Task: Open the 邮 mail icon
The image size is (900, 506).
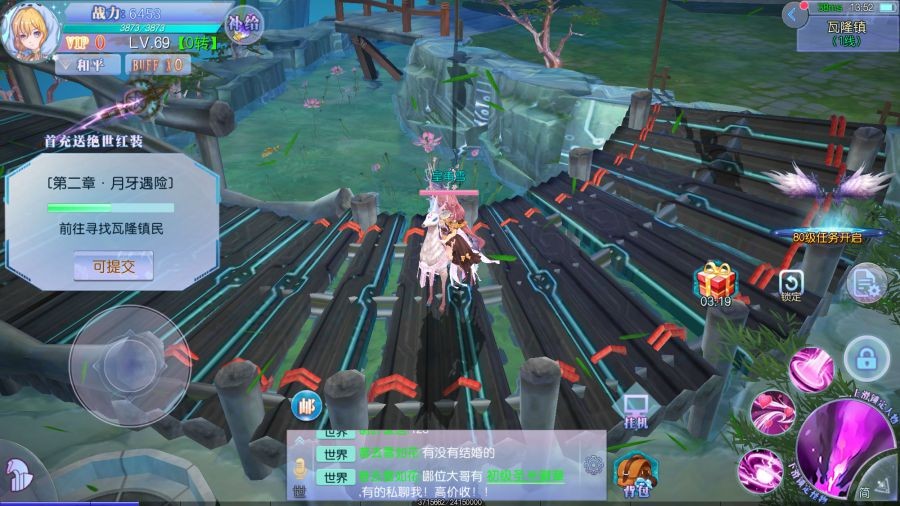Action: click(x=305, y=406)
